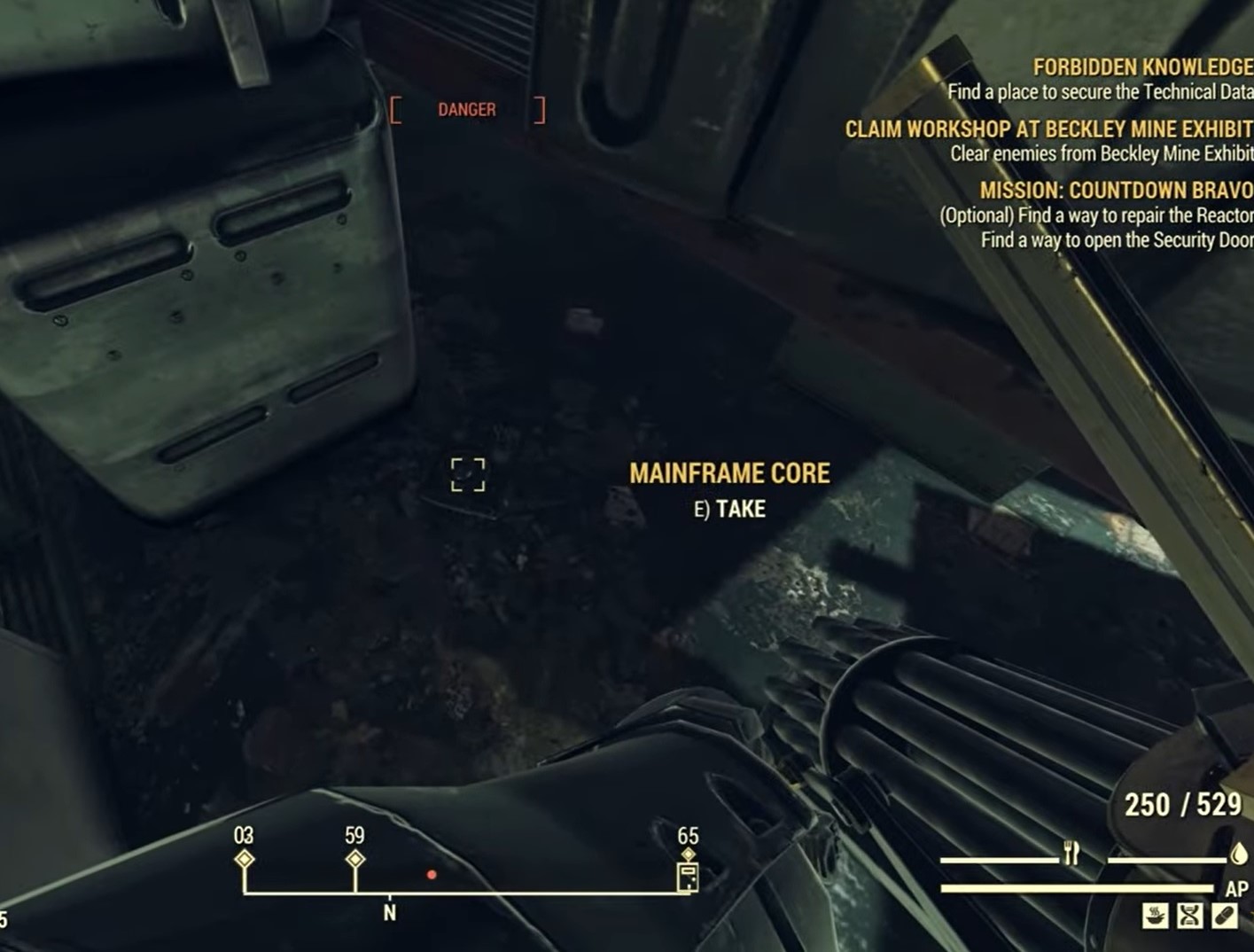Open the Claim Workshop at Beckley Mine quest
1254x952 pixels.
[x=1048, y=129]
